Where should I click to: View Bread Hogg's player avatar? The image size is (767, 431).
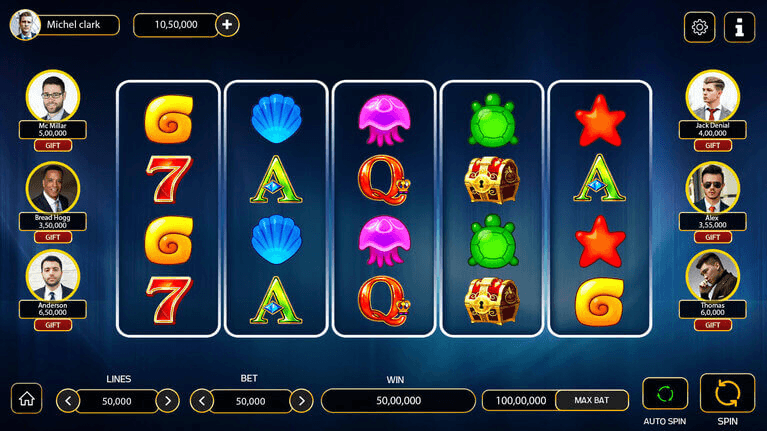pyautogui.click(x=53, y=188)
